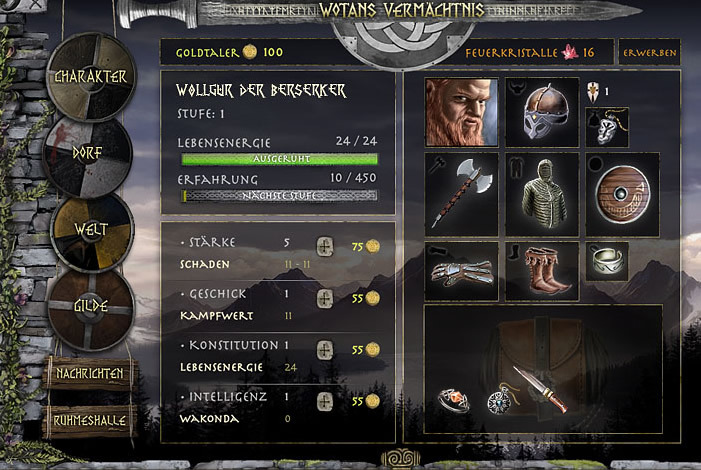Upgrade Konstitution using the plus button
This screenshot has height=470, width=701.
[324, 349]
